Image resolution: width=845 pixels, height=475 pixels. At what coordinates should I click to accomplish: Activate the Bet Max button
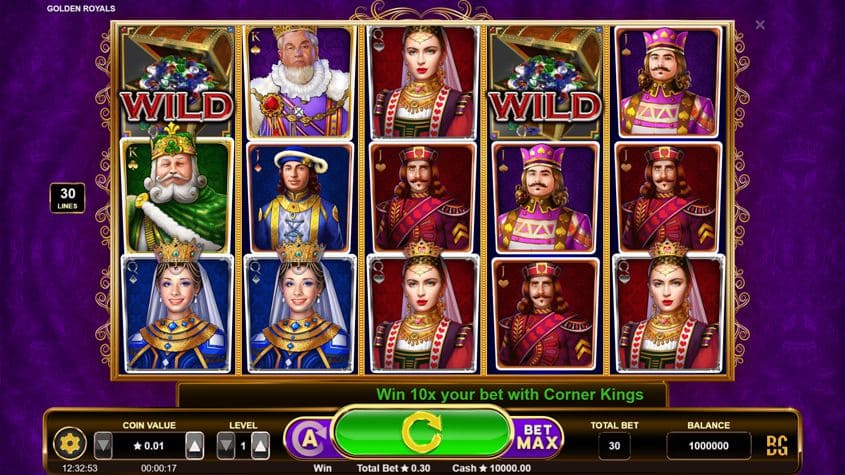click(x=539, y=437)
